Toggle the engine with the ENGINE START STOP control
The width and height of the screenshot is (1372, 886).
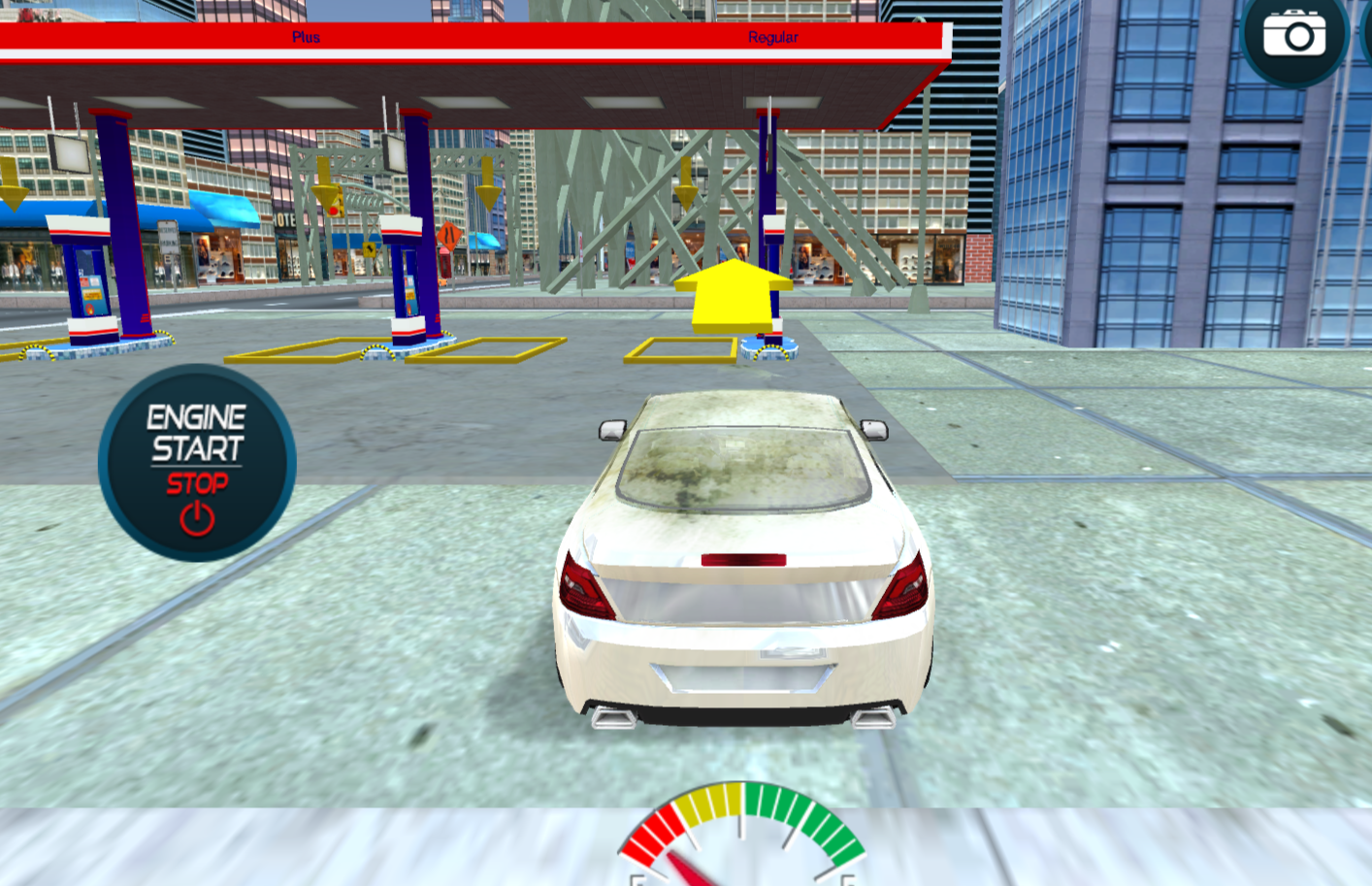point(197,464)
